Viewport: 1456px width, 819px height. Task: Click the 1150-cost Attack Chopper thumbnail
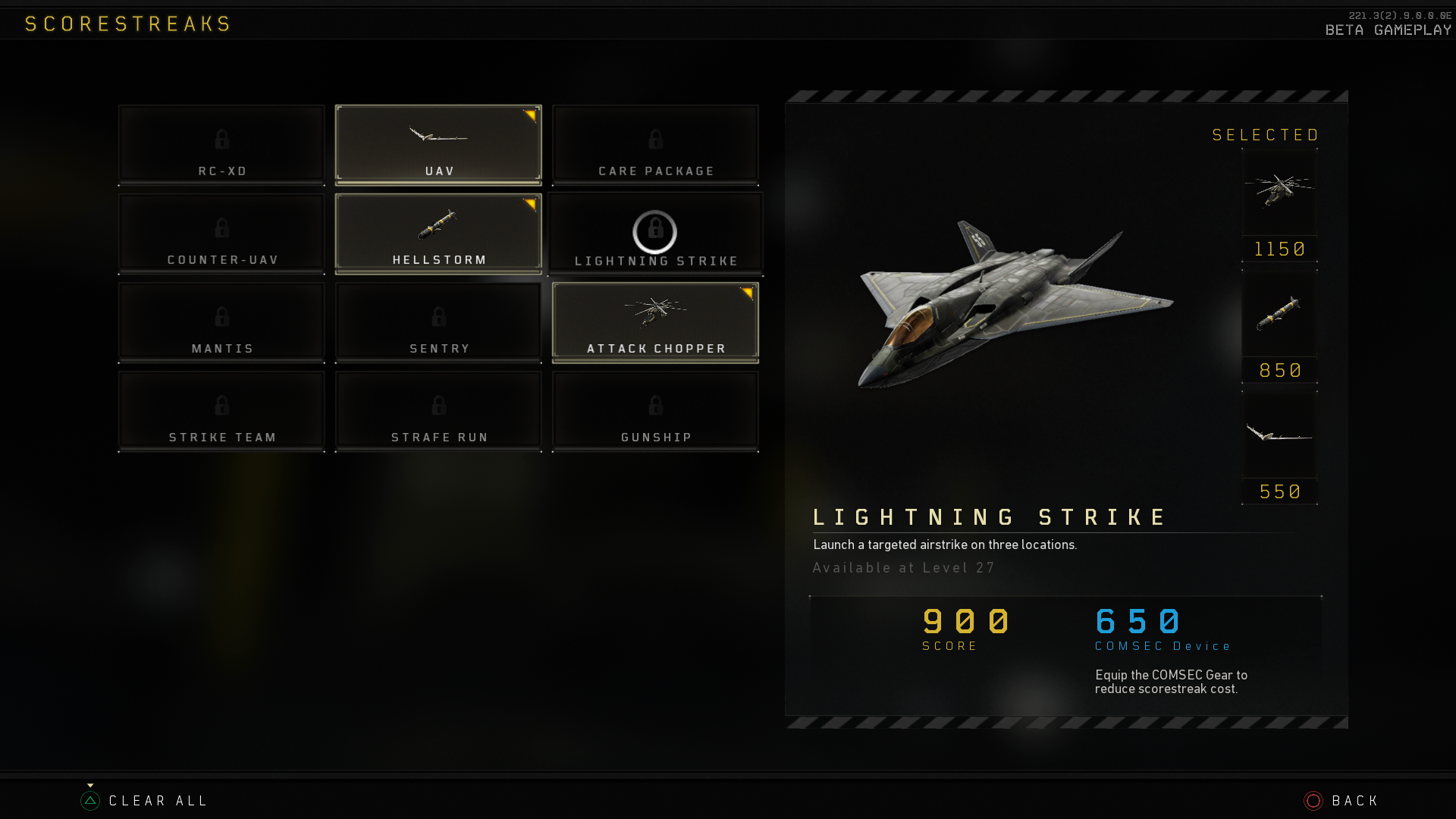[x=1279, y=194]
